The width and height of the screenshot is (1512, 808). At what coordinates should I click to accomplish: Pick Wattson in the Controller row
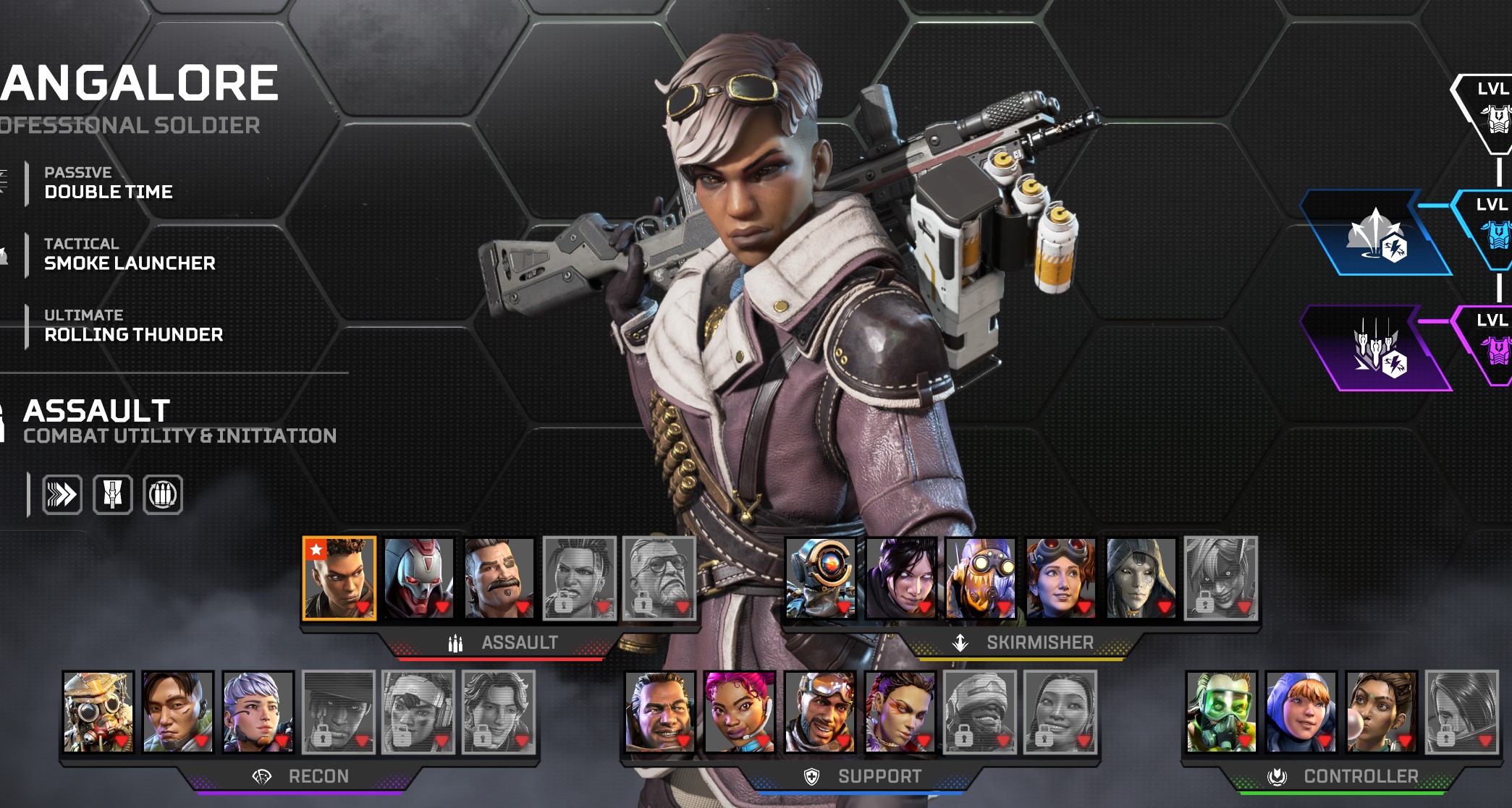[x=1301, y=712]
